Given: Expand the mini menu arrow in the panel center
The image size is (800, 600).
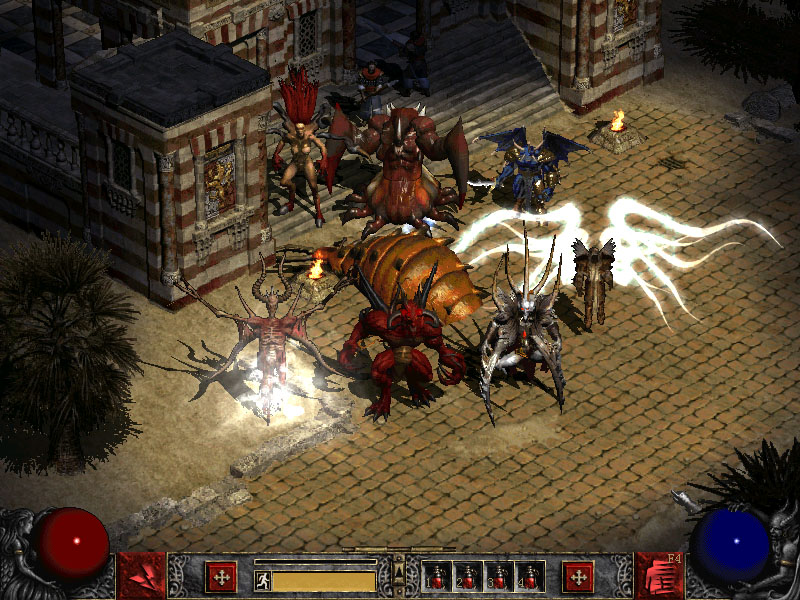Looking at the screenshot, I should pos(399,572).
